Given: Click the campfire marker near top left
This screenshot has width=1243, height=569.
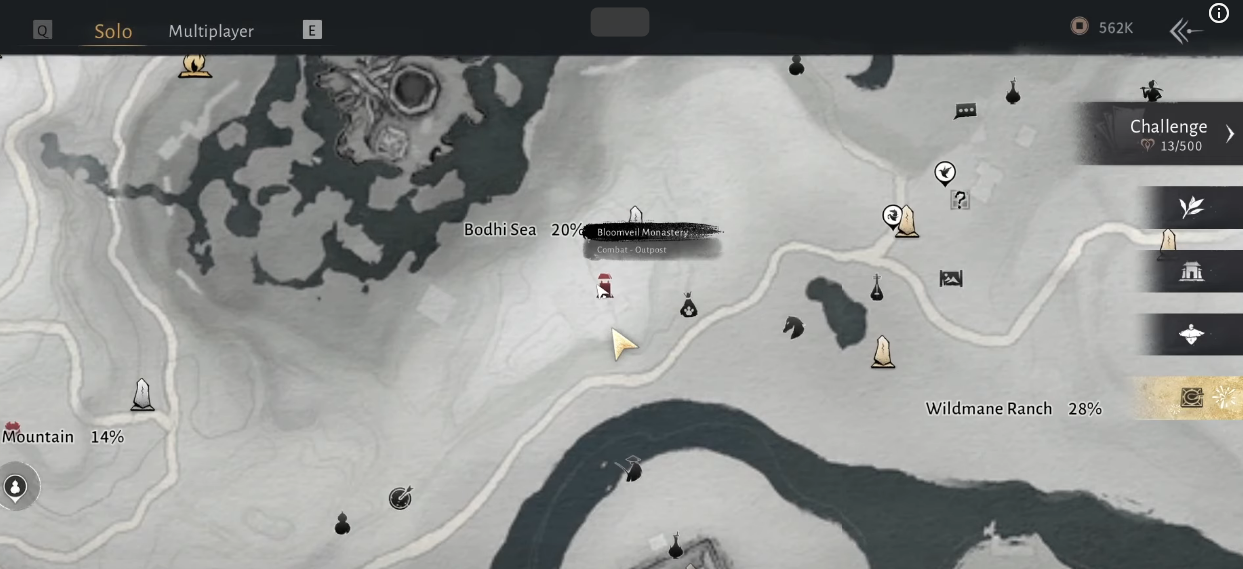Looking at the screenshot, I should 195,65.
